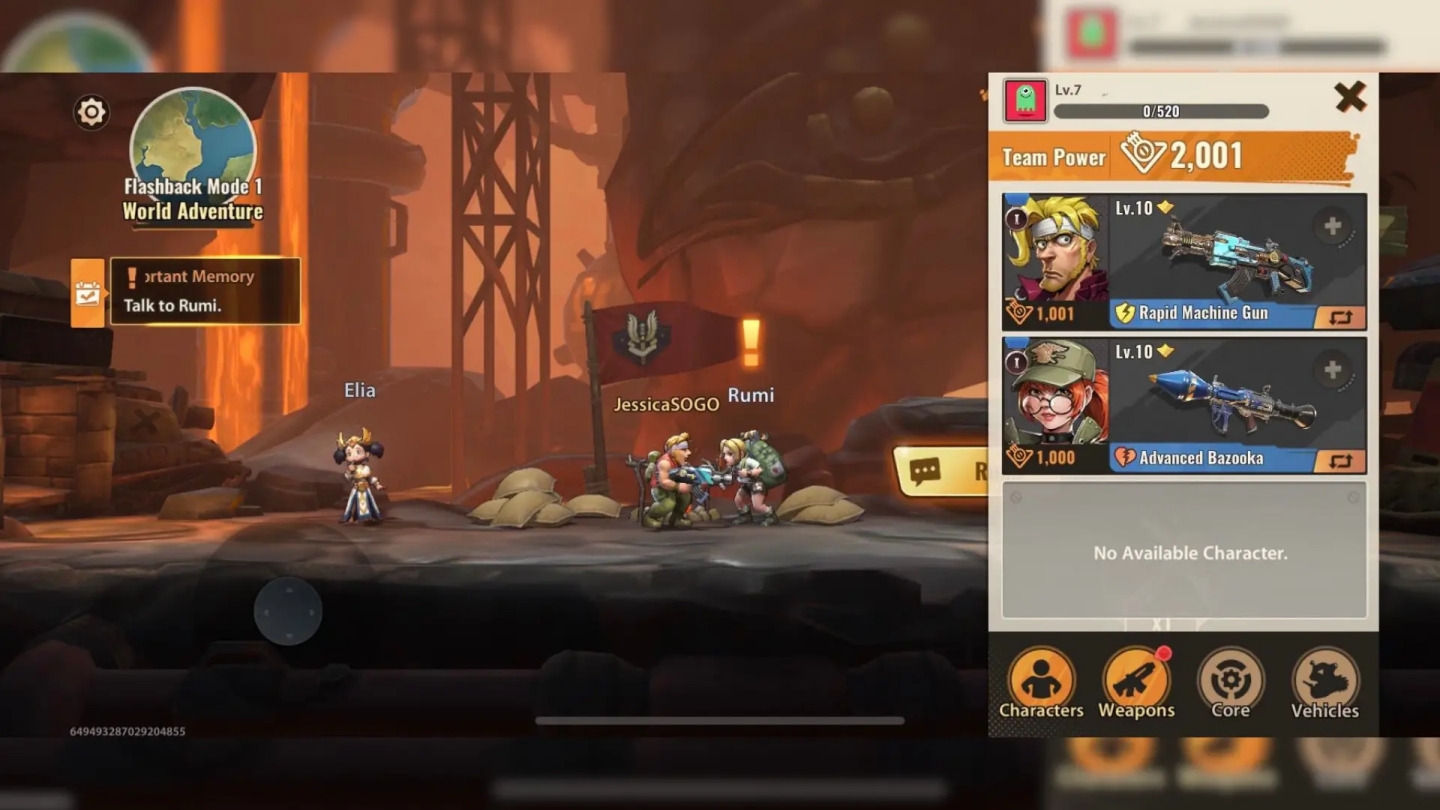Swap the Advanced Bazooka weapon
The width and height of the screenshot is (1440, 810).
coord(1340,461)
